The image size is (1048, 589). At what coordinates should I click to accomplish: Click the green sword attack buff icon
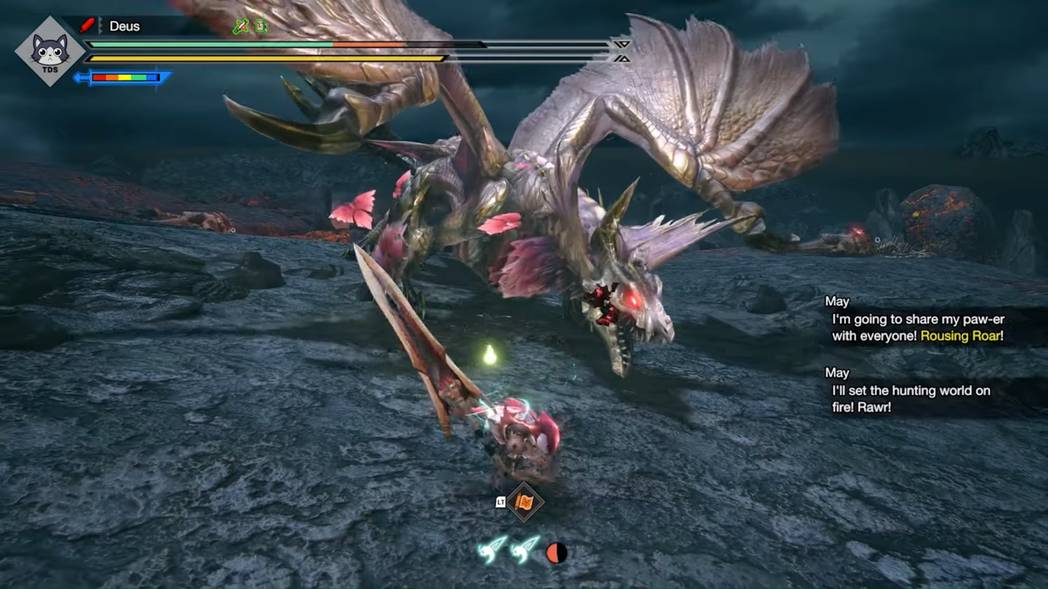(240, 27)
